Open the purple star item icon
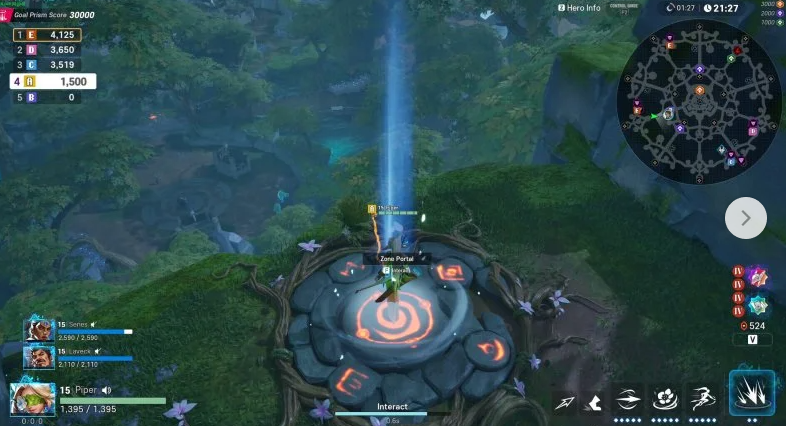 (757, 277)
